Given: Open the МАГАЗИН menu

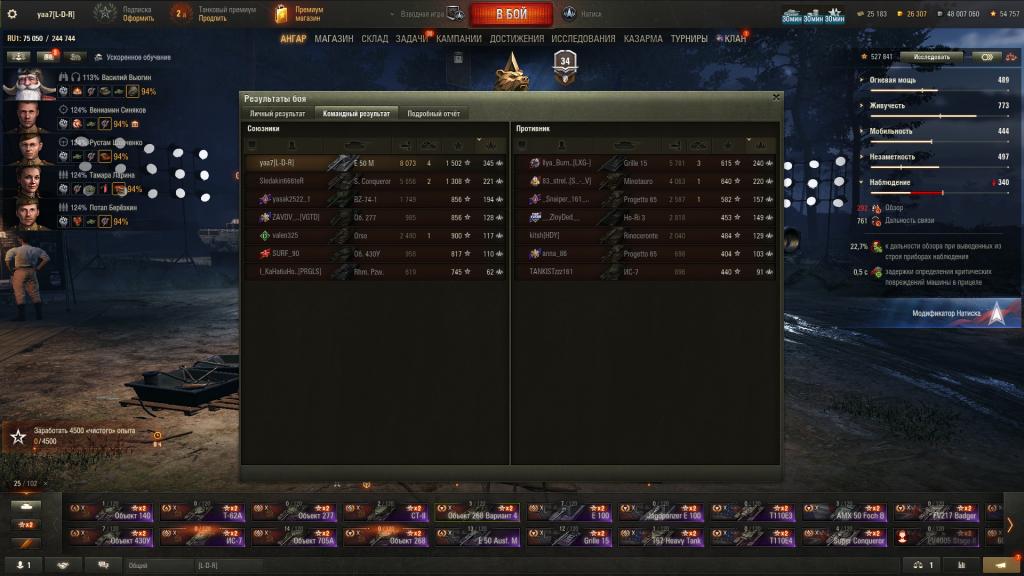Looking at the screenshot, I should (x=333, y=39).
